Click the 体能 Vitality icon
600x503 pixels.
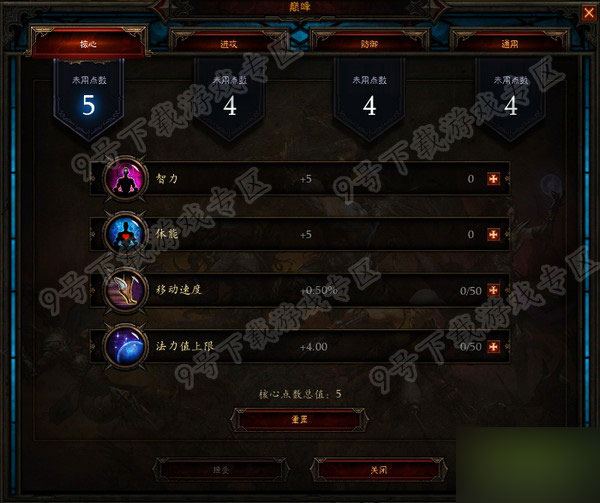point(124,235)
